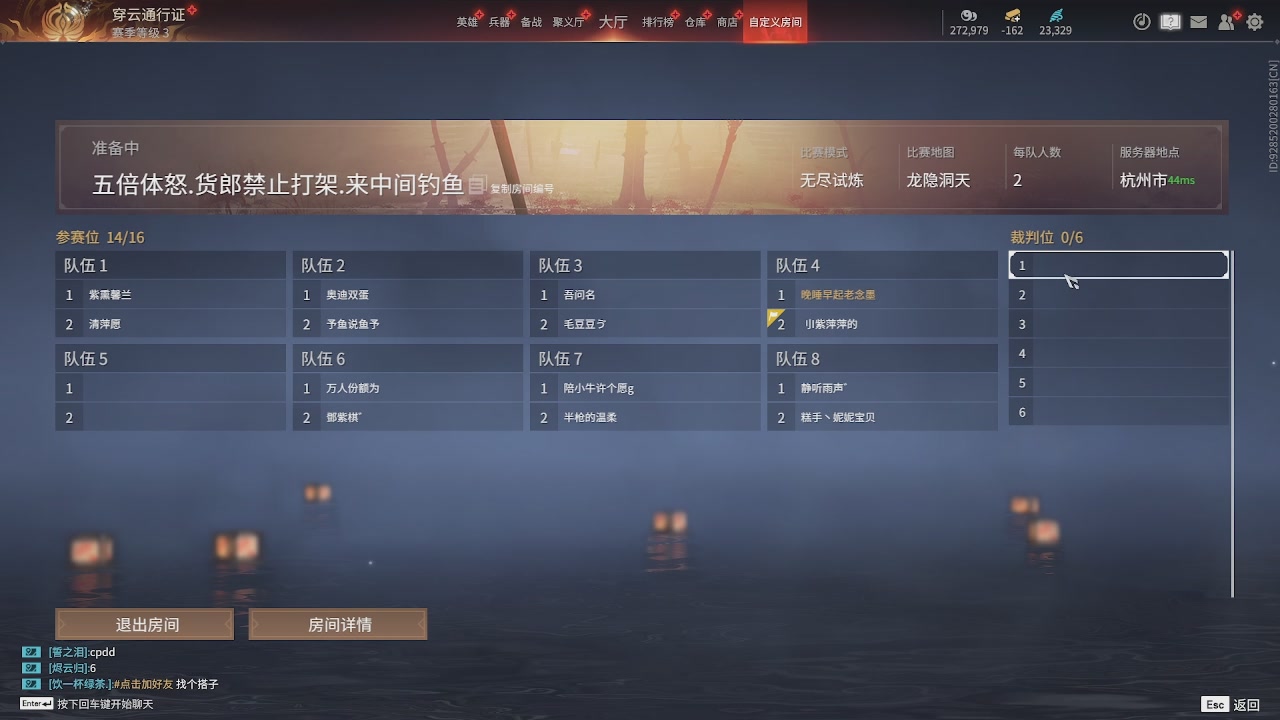
Task: Click the copper coins currency icon showing 272,979
Action: (967, 17)
